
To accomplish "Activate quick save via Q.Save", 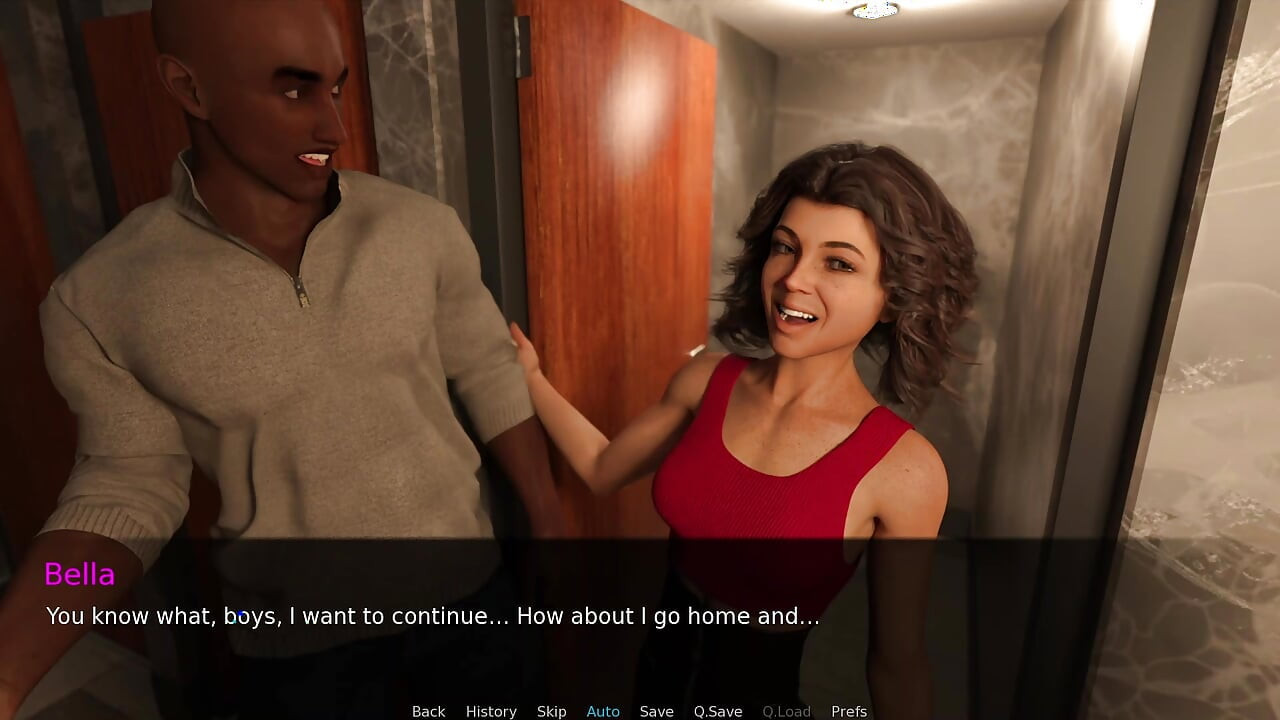I will pyautogui.click(x=717, y=711).
